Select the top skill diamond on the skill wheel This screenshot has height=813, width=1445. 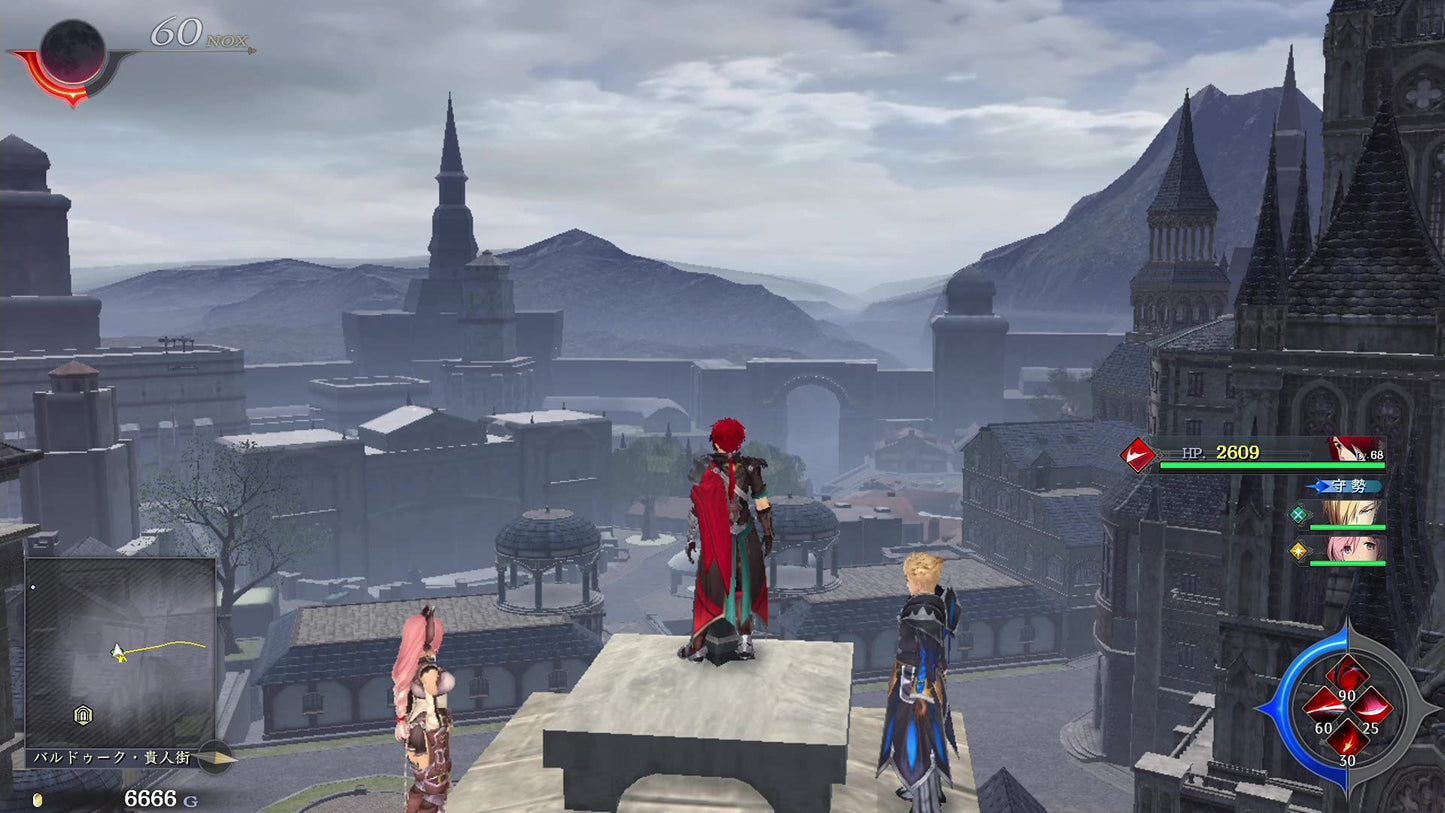click(x=1349, y=671)
